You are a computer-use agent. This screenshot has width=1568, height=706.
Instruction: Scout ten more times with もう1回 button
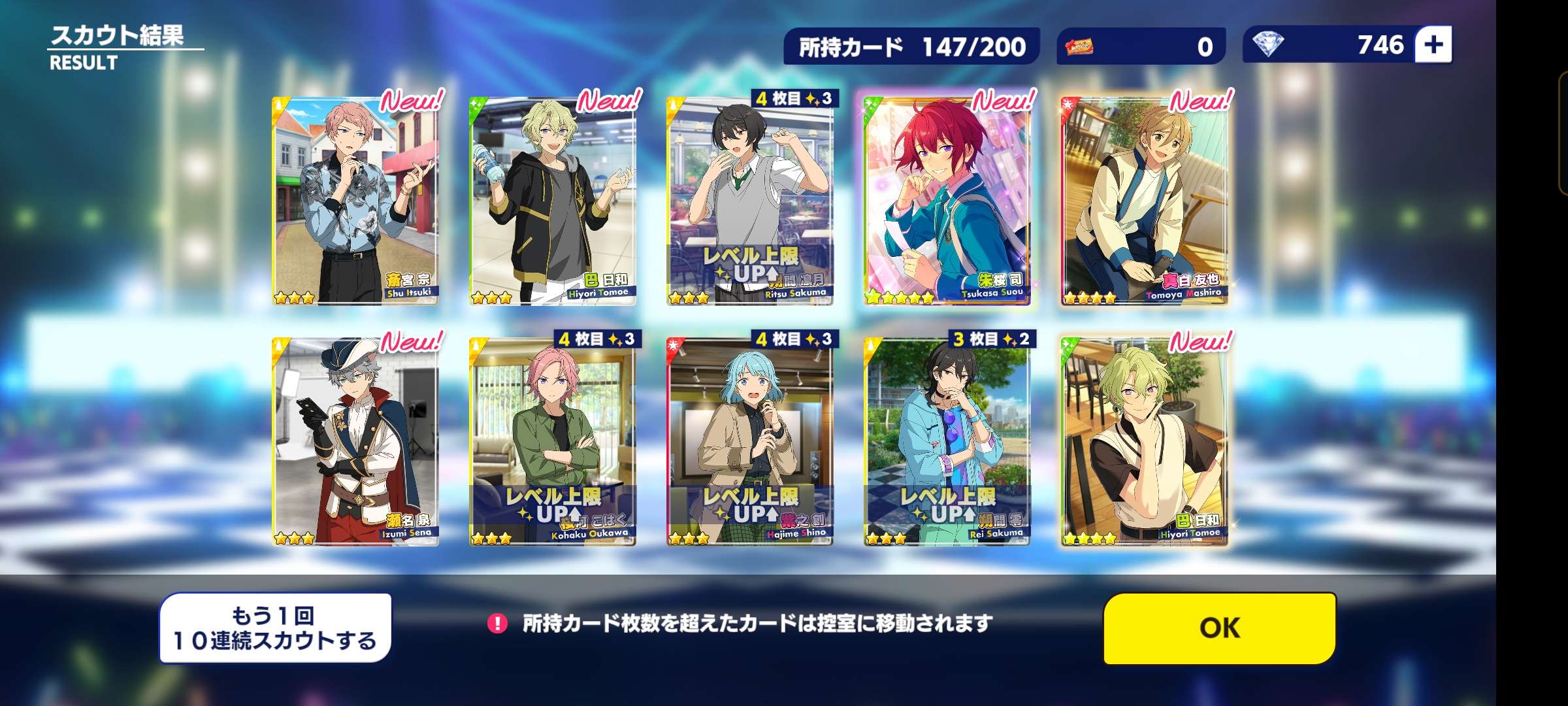click(x=275, y=628)
